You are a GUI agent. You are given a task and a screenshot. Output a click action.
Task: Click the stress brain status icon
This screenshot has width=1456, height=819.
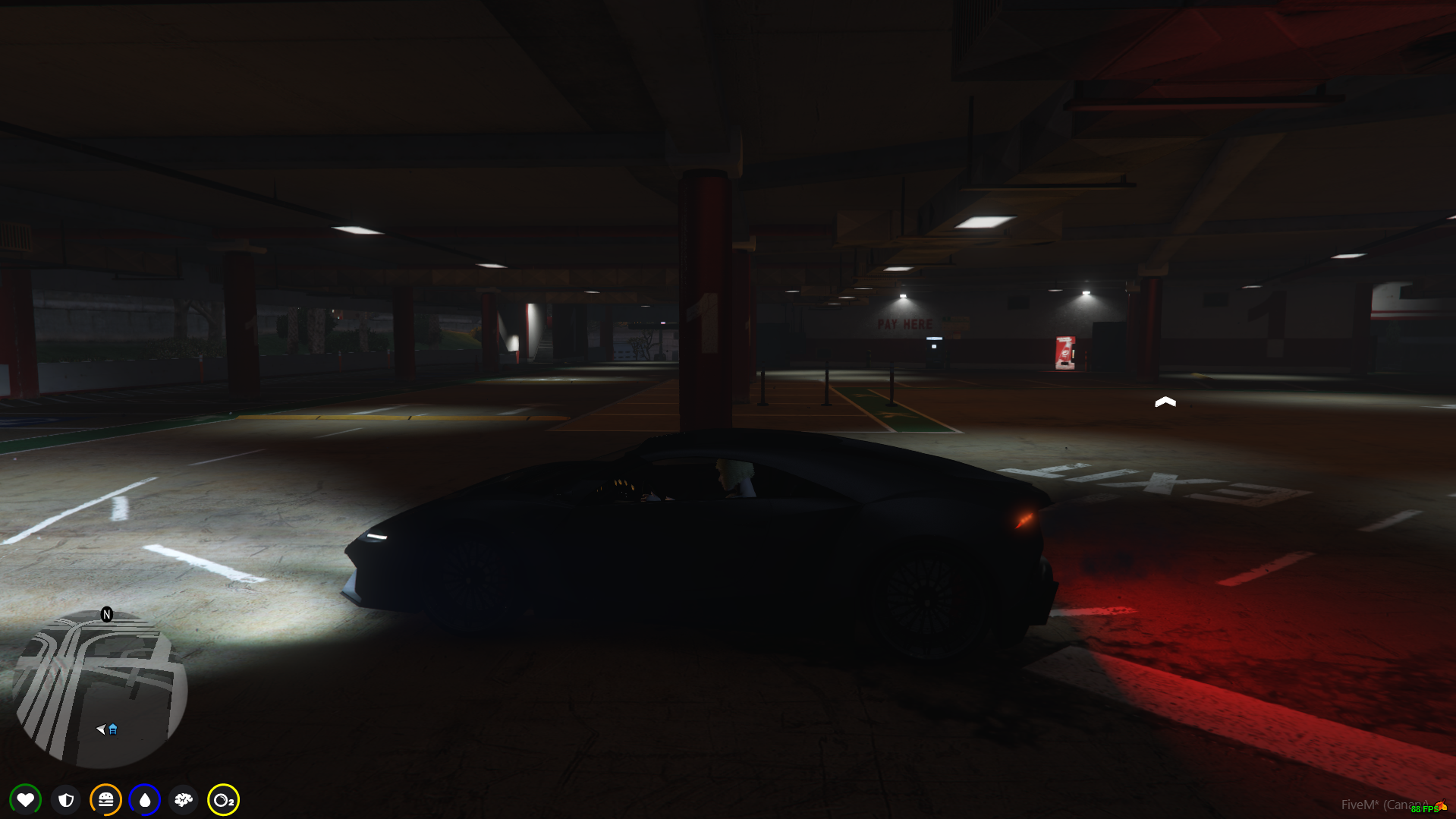[183, 799]
